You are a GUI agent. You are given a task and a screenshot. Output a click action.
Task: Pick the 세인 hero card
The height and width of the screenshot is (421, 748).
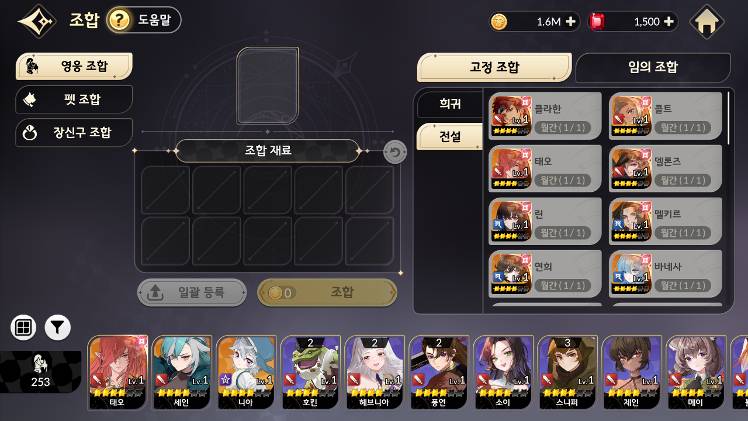181,372
